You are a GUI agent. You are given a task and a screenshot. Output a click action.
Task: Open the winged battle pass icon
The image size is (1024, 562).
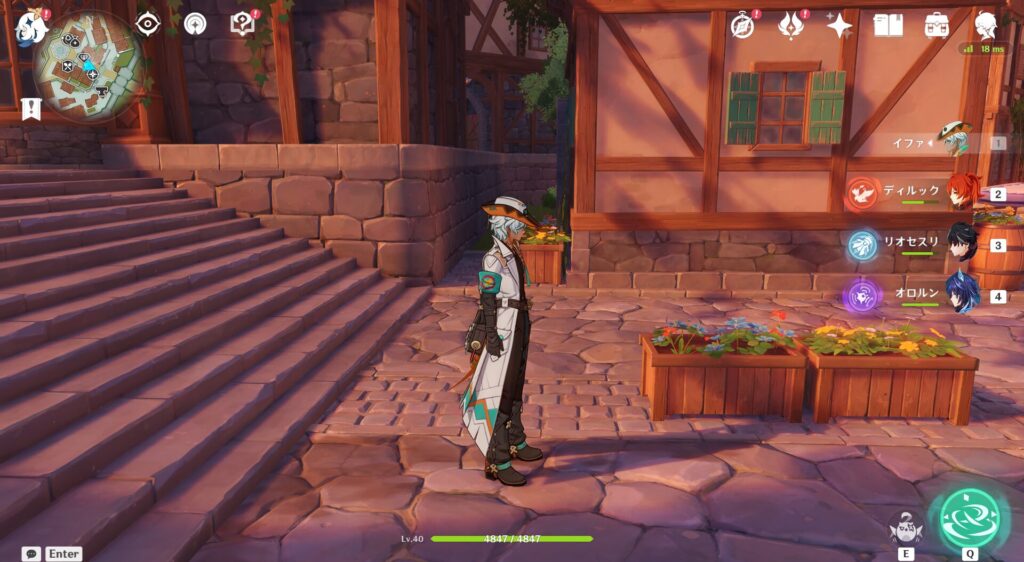click(x=791, y=25)
